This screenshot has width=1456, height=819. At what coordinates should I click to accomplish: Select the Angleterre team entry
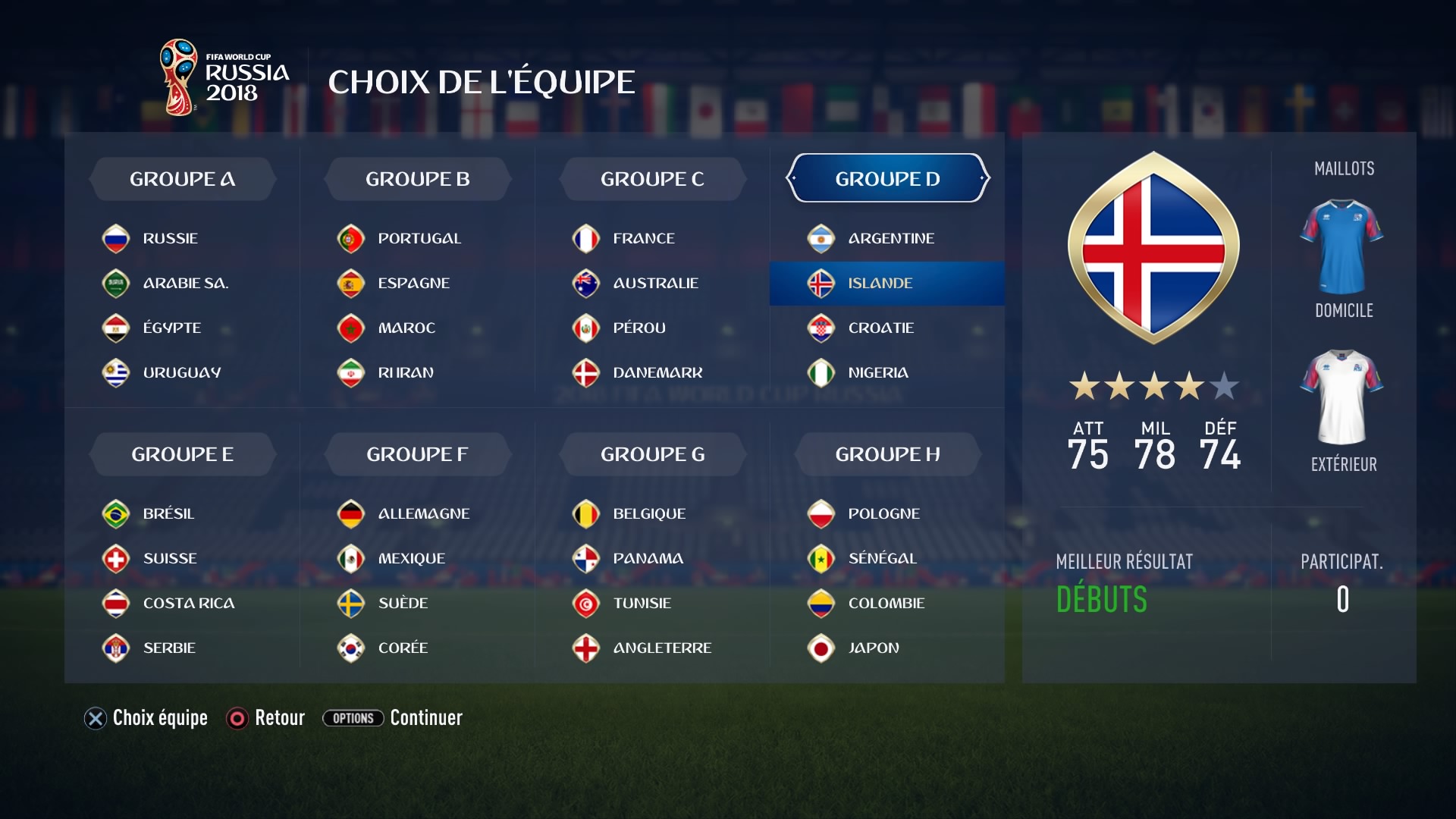[x=661, y=648]
